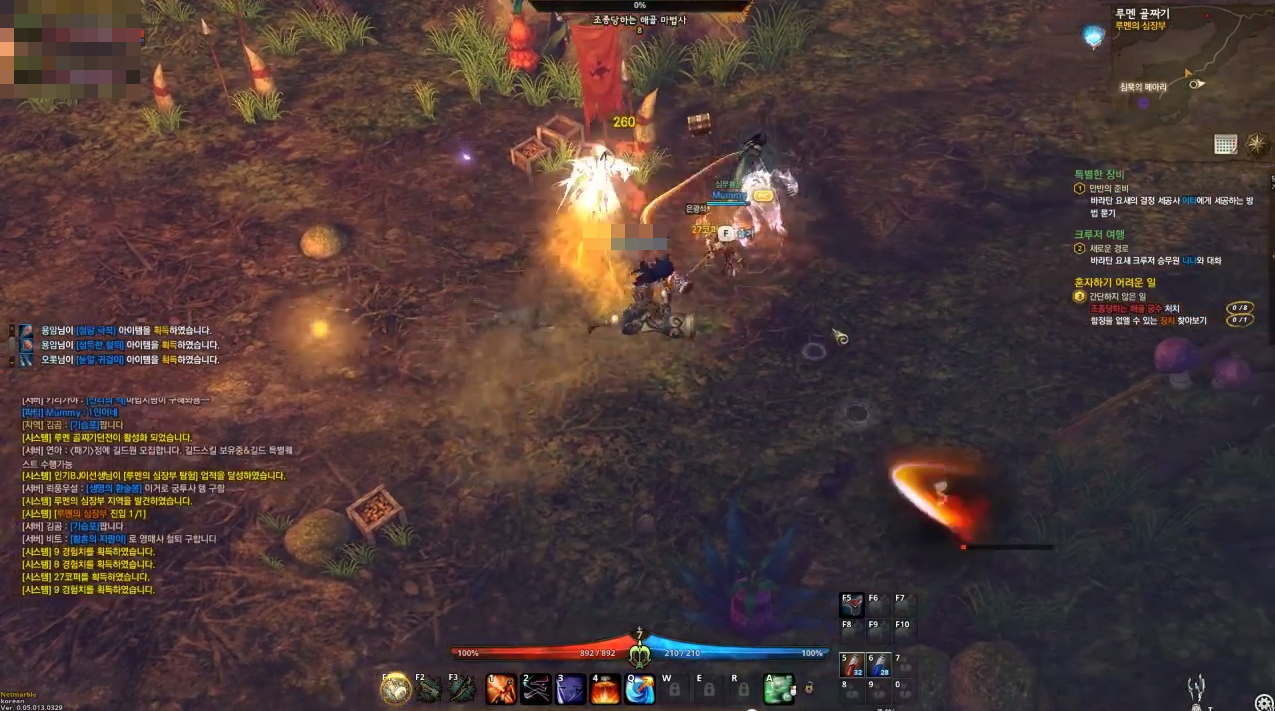The height and width of the screenshot is (711, 1275).
Task: Use the item in the F5 slot
Action: click(x=852, y=605)
